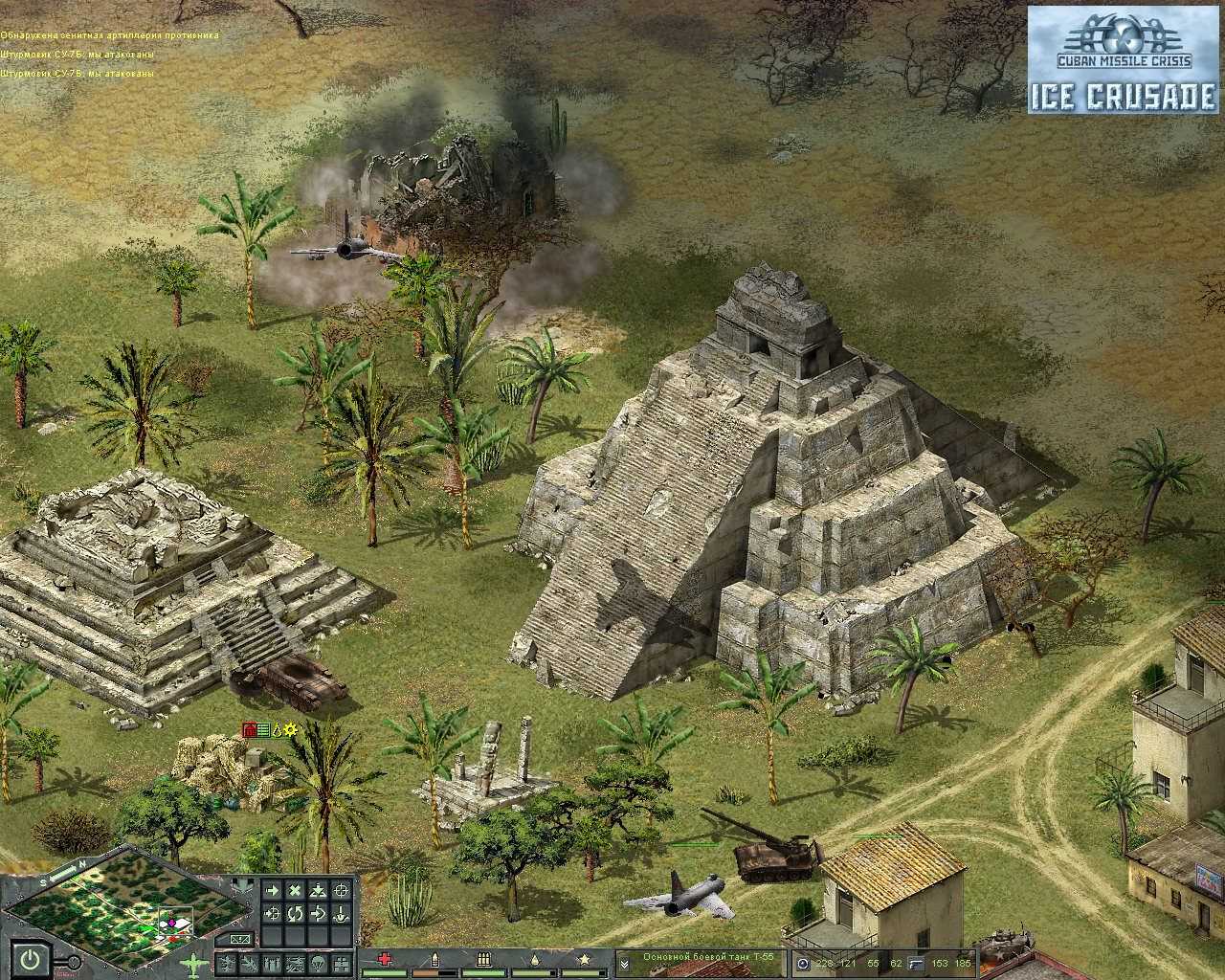The image size is (1225, 980).
Task: Click the green health bar under the cross
Action: 385,971
